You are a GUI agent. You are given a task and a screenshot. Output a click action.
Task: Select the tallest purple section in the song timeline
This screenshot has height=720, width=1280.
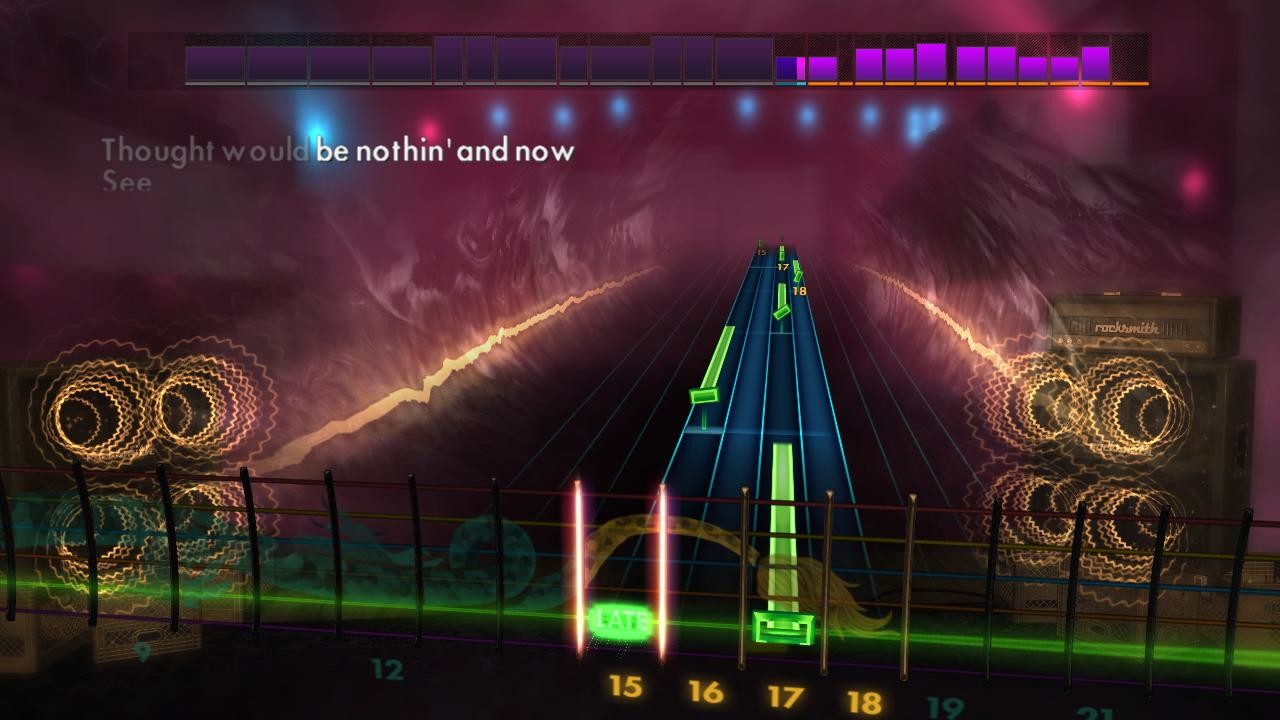pyautogui.click(x=932, y=60)
